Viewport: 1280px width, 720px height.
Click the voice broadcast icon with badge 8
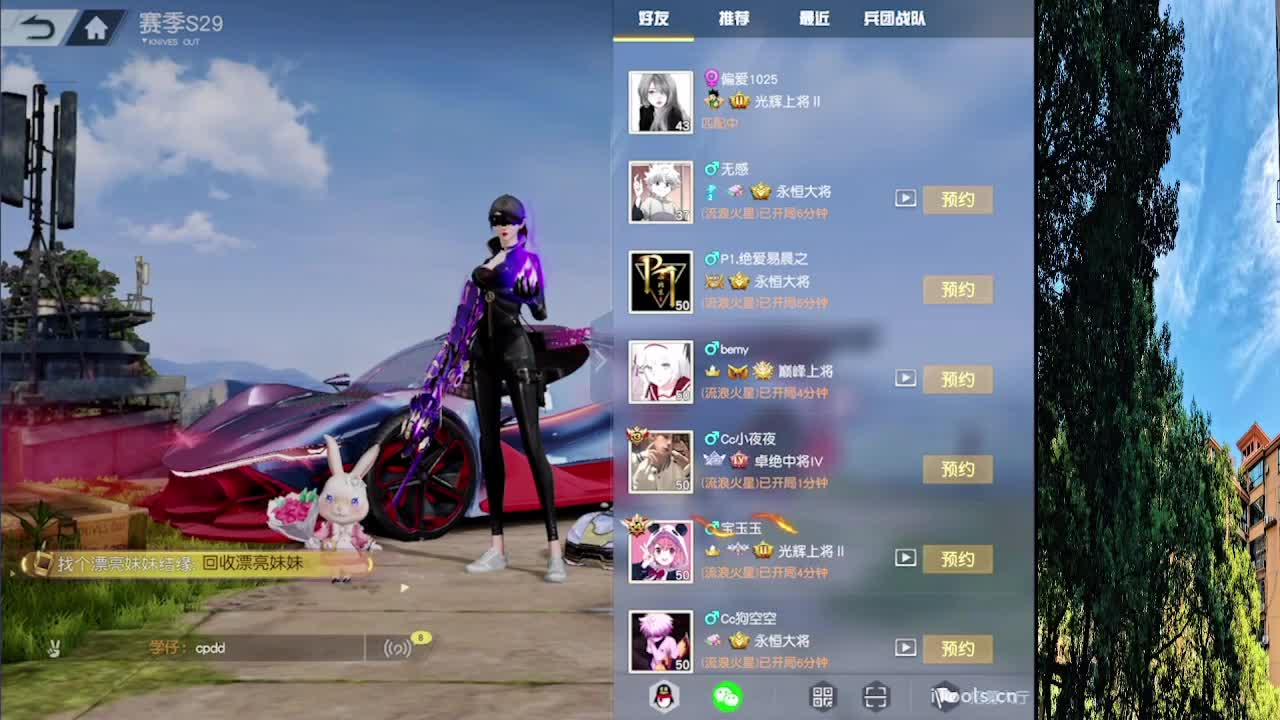coord(400,649)
